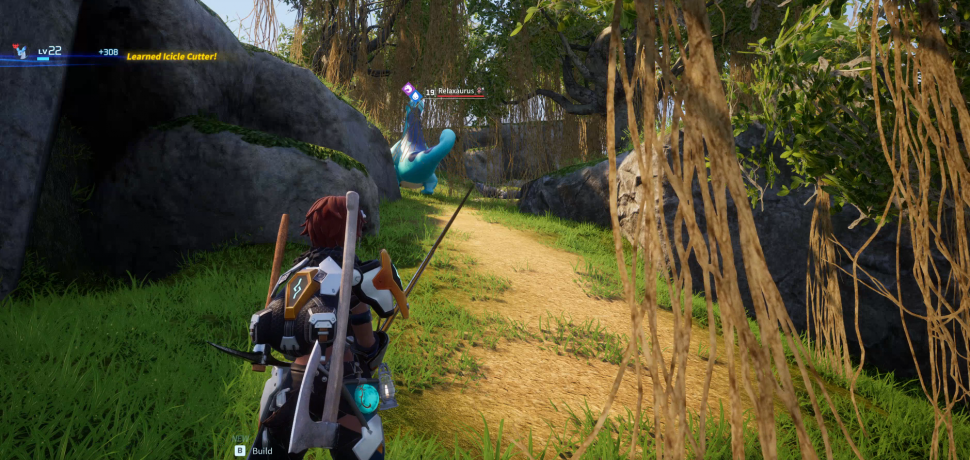Click the Pal portrait in the level-up notification

point(20,51)
